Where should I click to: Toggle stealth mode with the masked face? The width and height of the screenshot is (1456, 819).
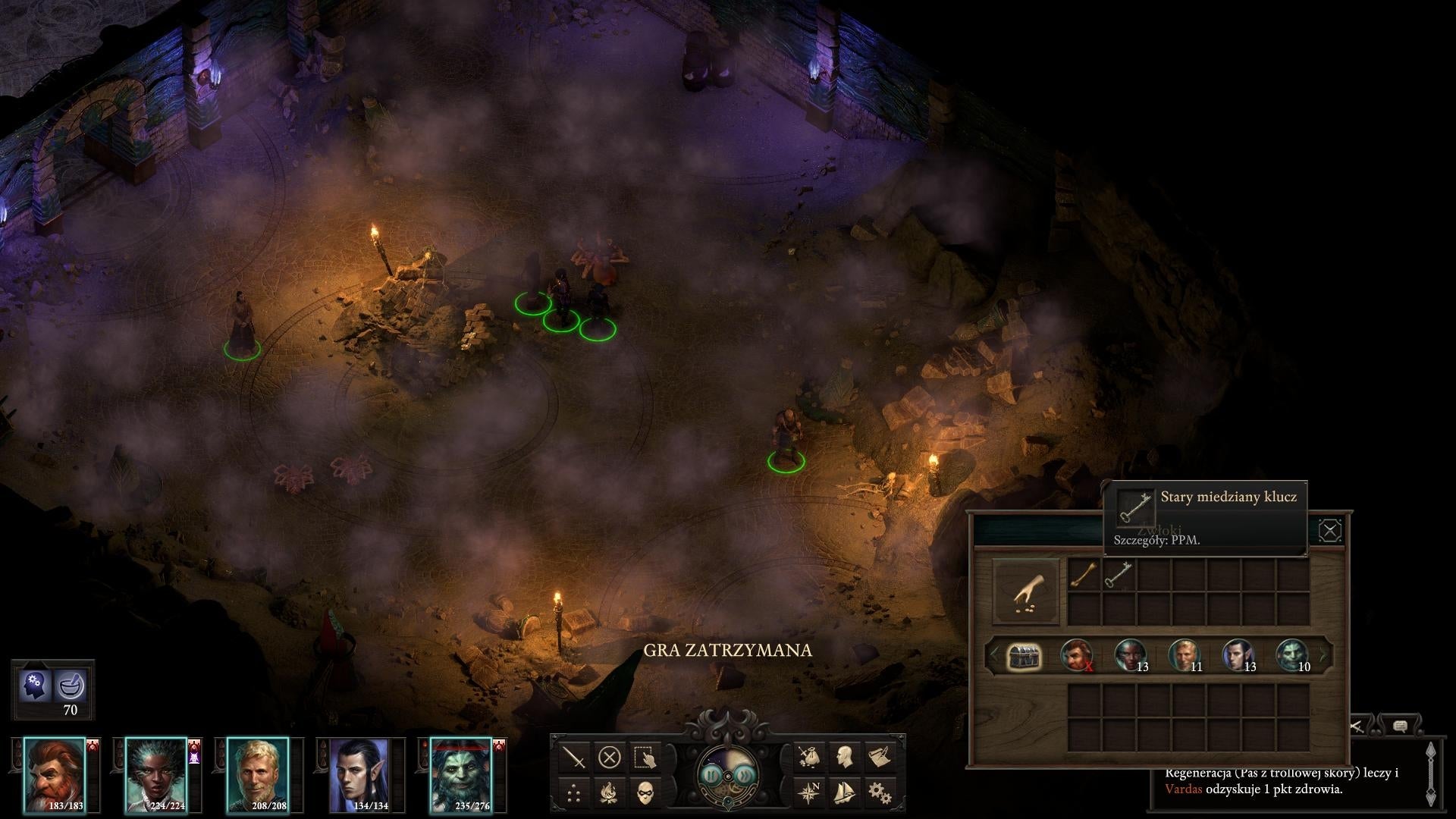[645, 793]
